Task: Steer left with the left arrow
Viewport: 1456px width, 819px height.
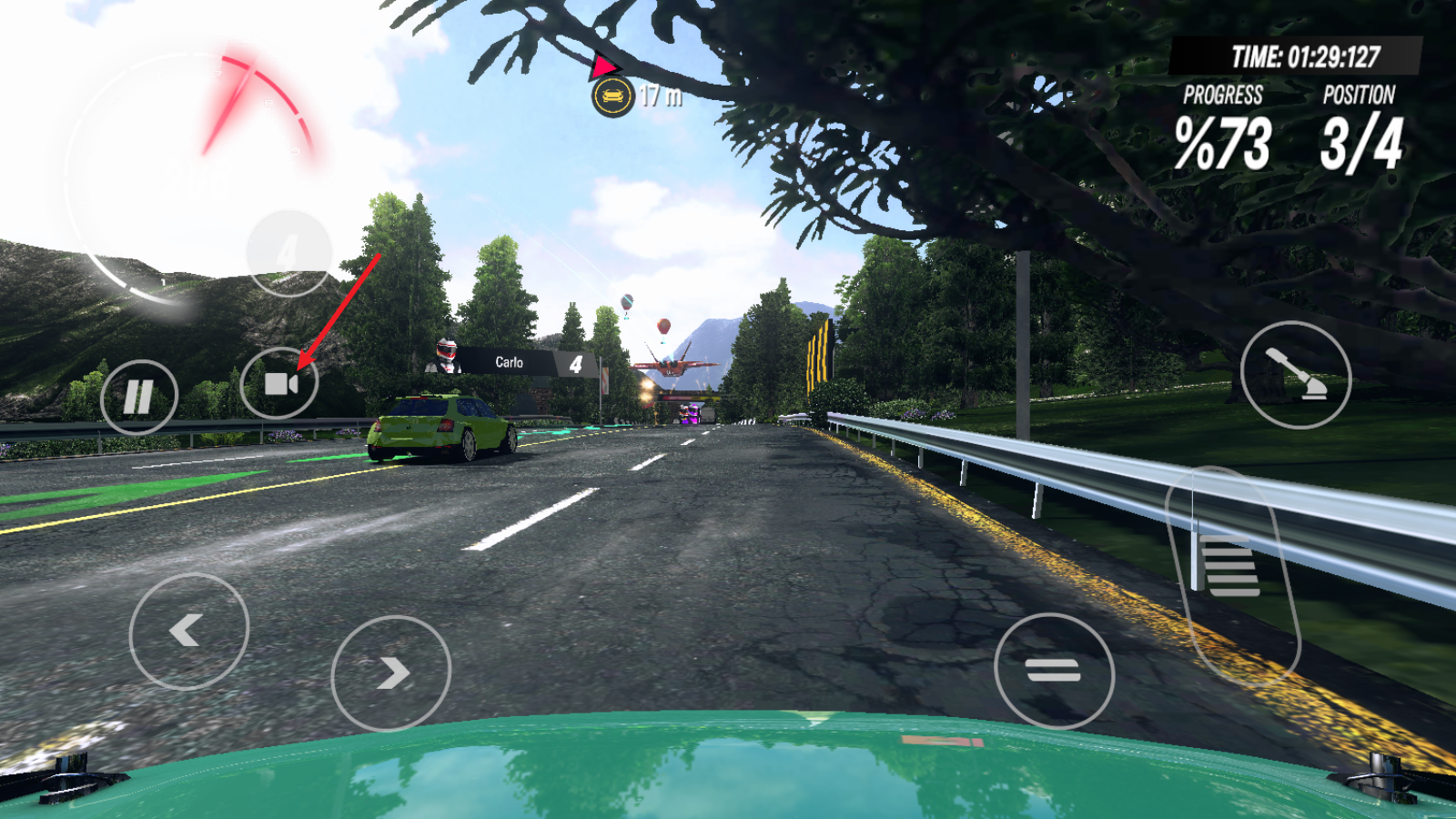Action: (x=188, y=630)
